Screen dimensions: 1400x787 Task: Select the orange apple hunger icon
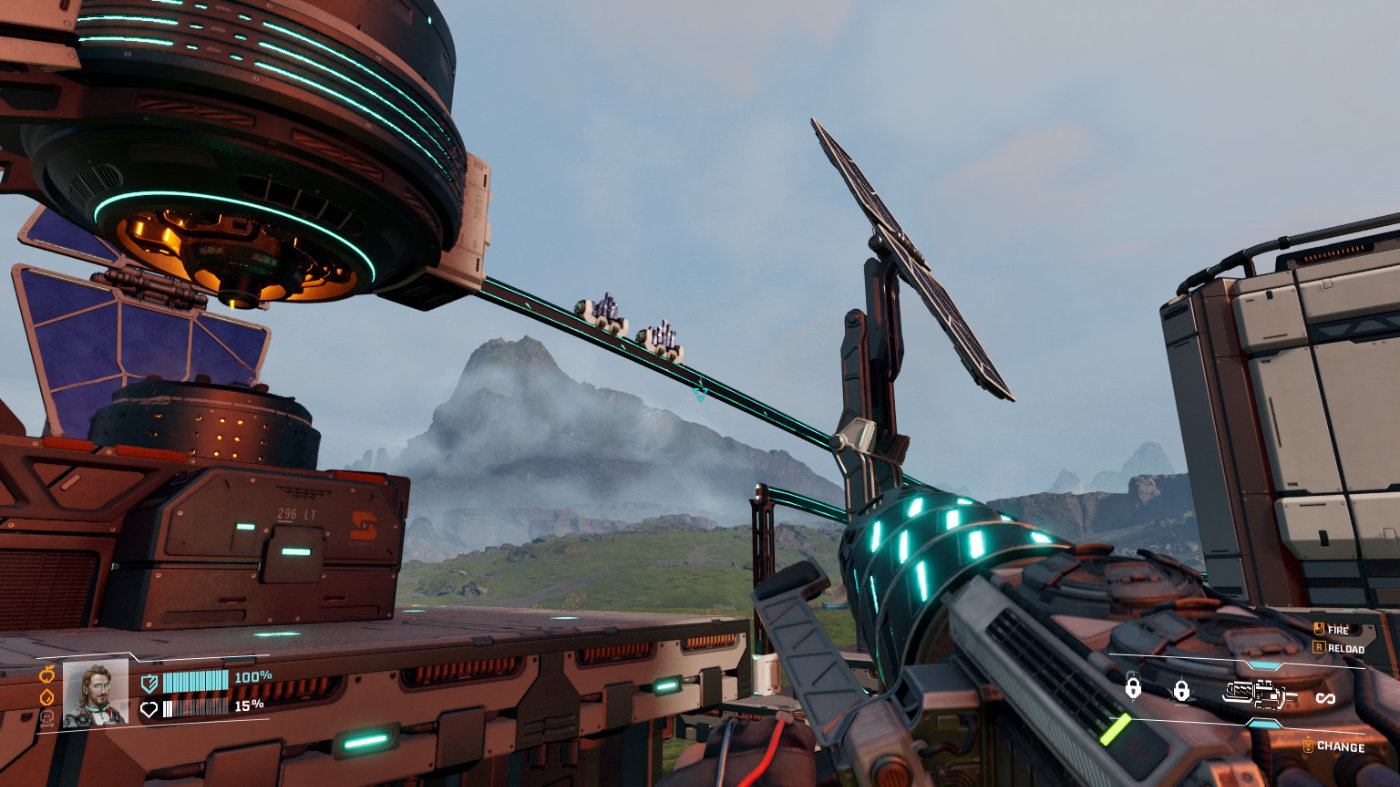point(47,673)
